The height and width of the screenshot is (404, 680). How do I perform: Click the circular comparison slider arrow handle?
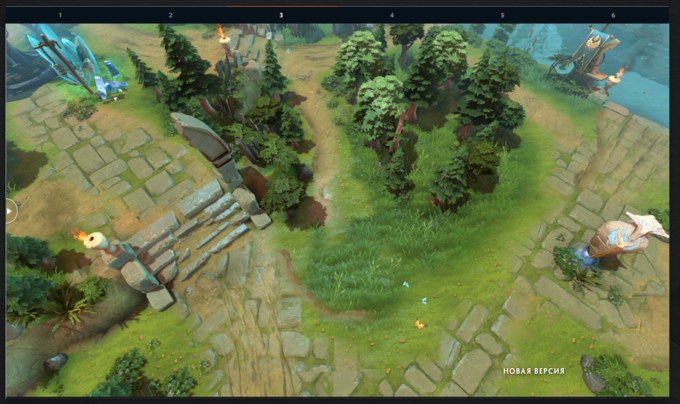pyautogui.click(x=11, y=210)
